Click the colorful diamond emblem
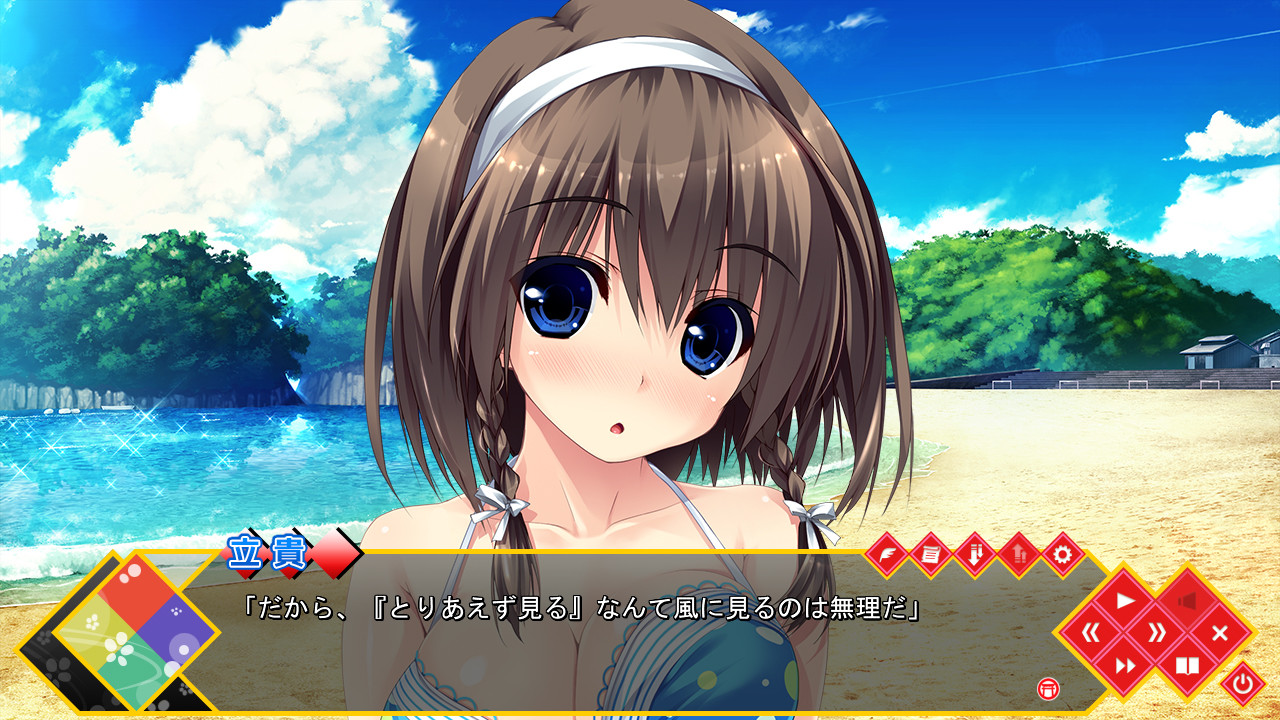Viewport: 1280px width, 720px height. [x=135, y=631]
